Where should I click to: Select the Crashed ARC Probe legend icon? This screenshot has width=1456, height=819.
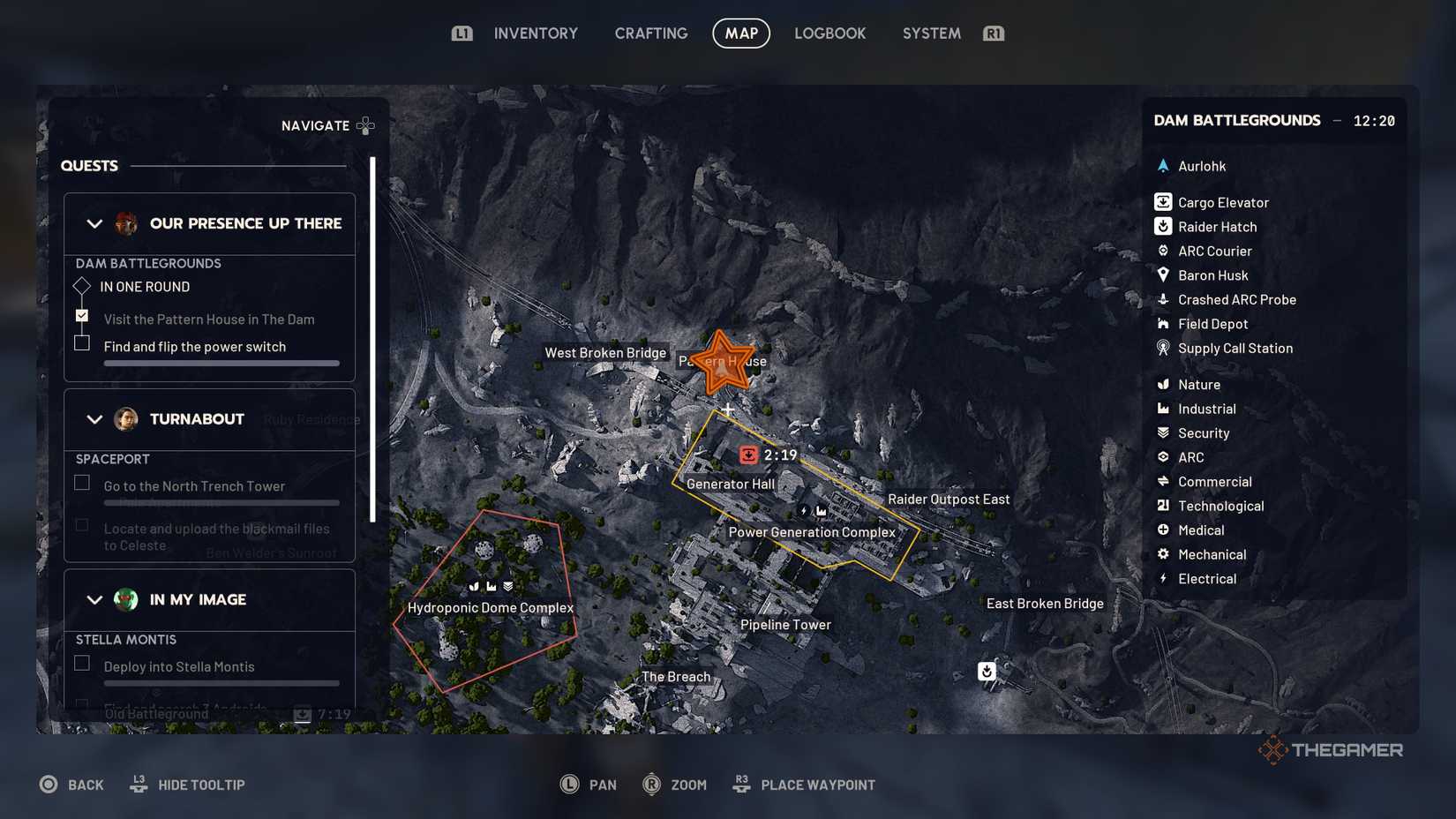pos(1165,300)
